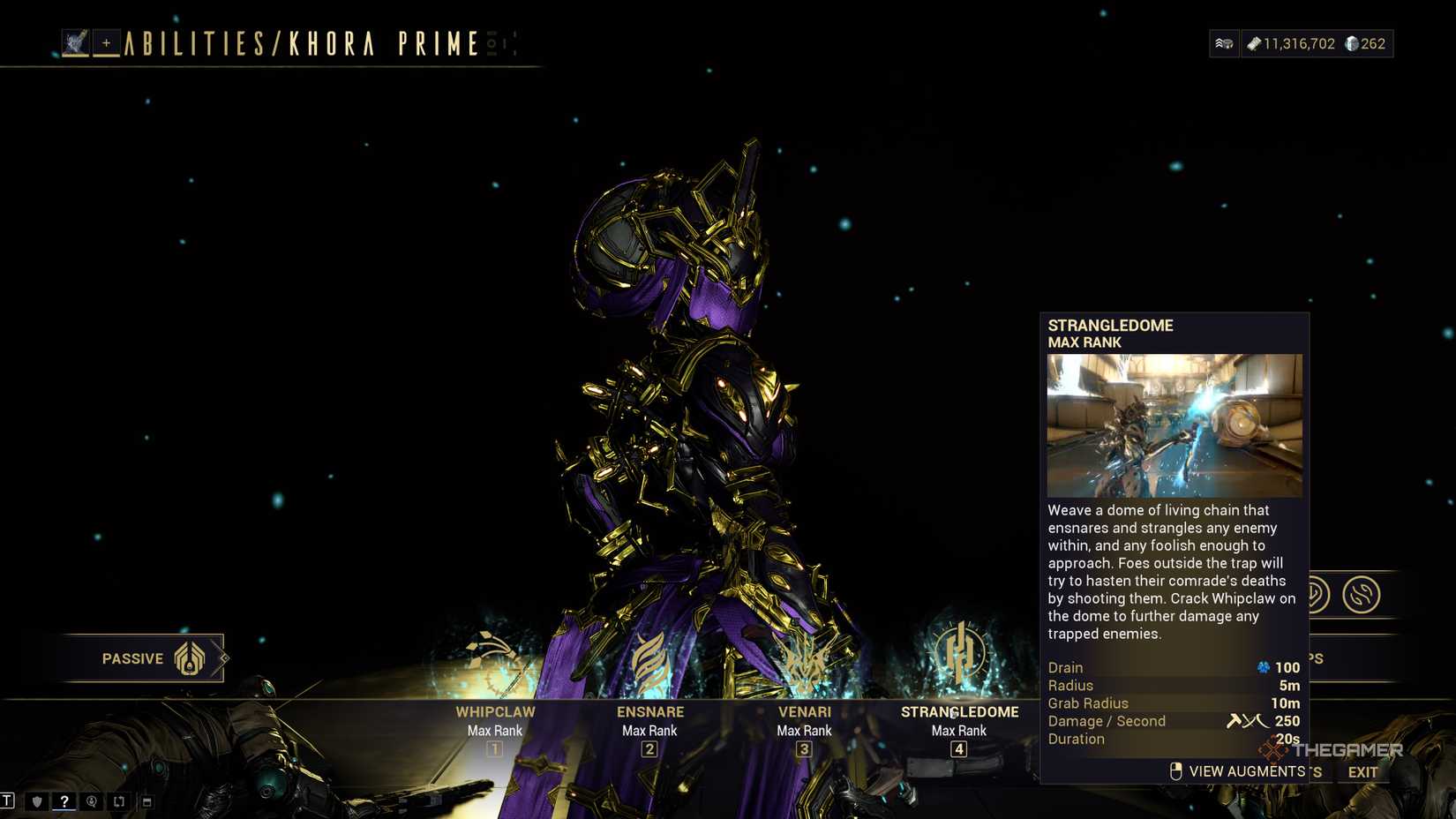Click the passive ability emblem on the Passive banner
1456x819 pixels.
point(189,658)
